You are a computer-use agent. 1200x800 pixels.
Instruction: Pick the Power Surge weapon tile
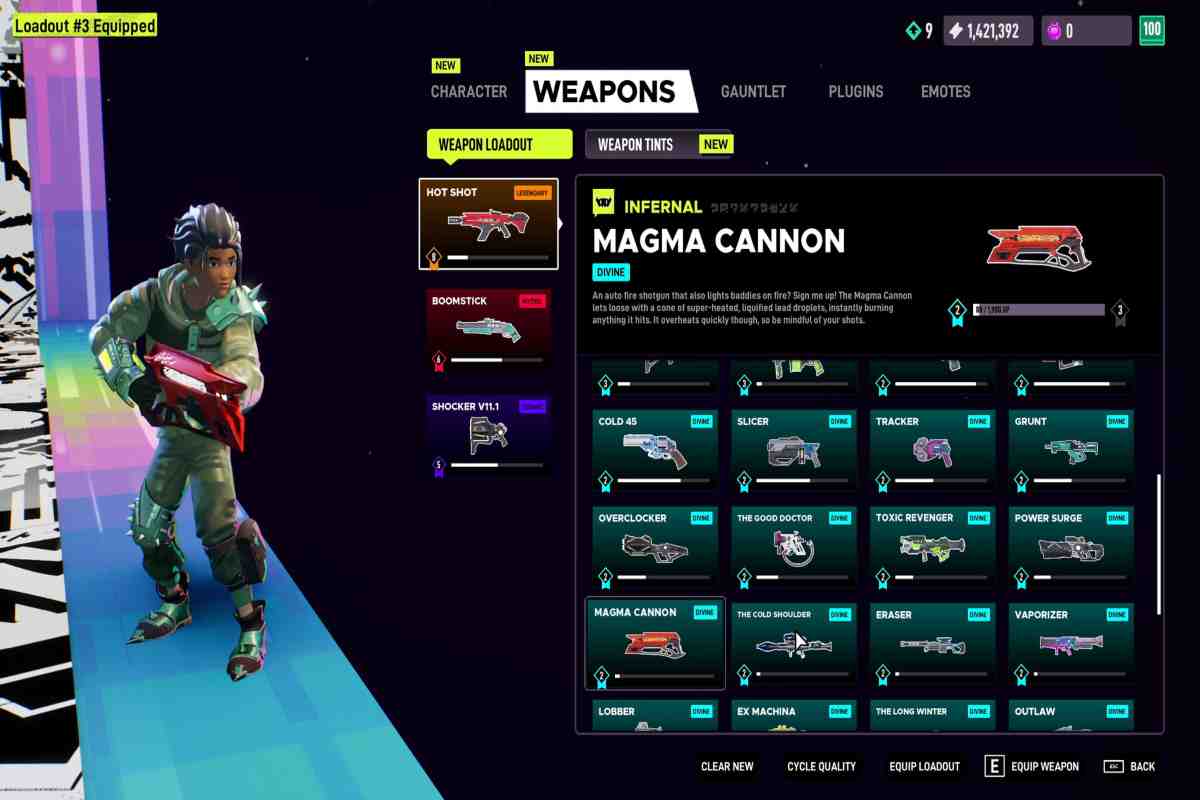point(1071,547)
